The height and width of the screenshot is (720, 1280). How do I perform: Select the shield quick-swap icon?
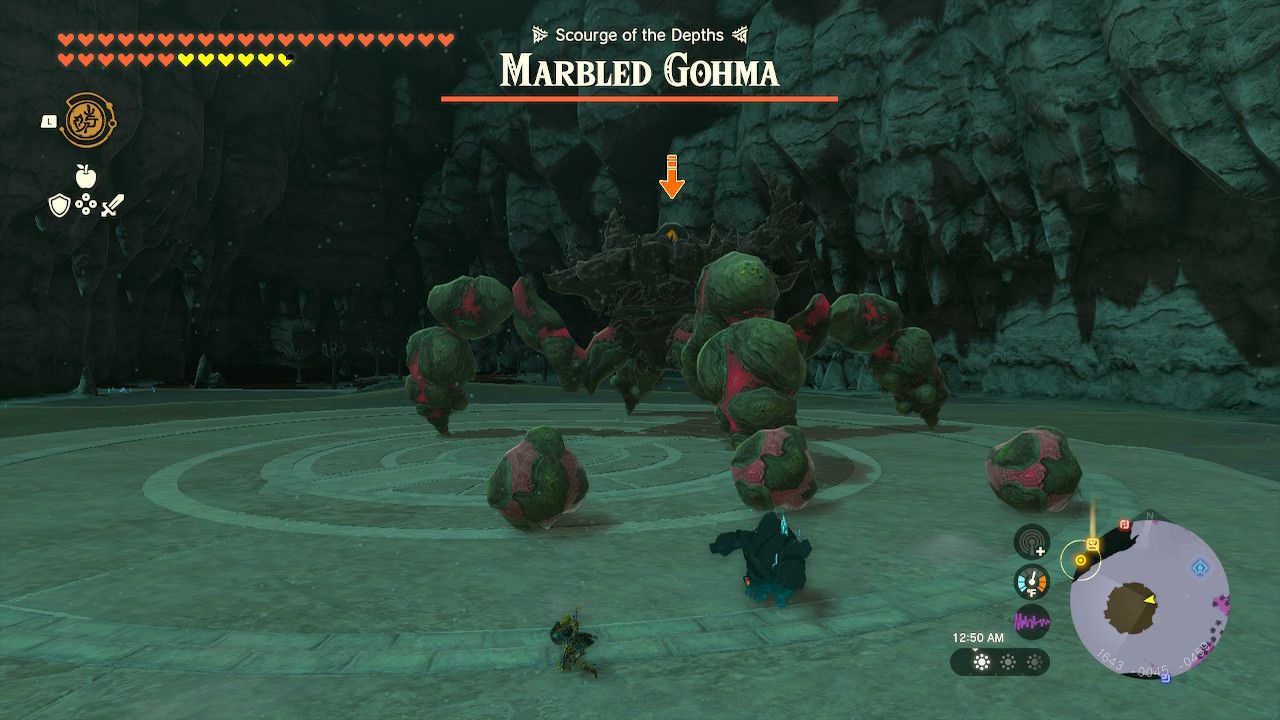(60, 205)
